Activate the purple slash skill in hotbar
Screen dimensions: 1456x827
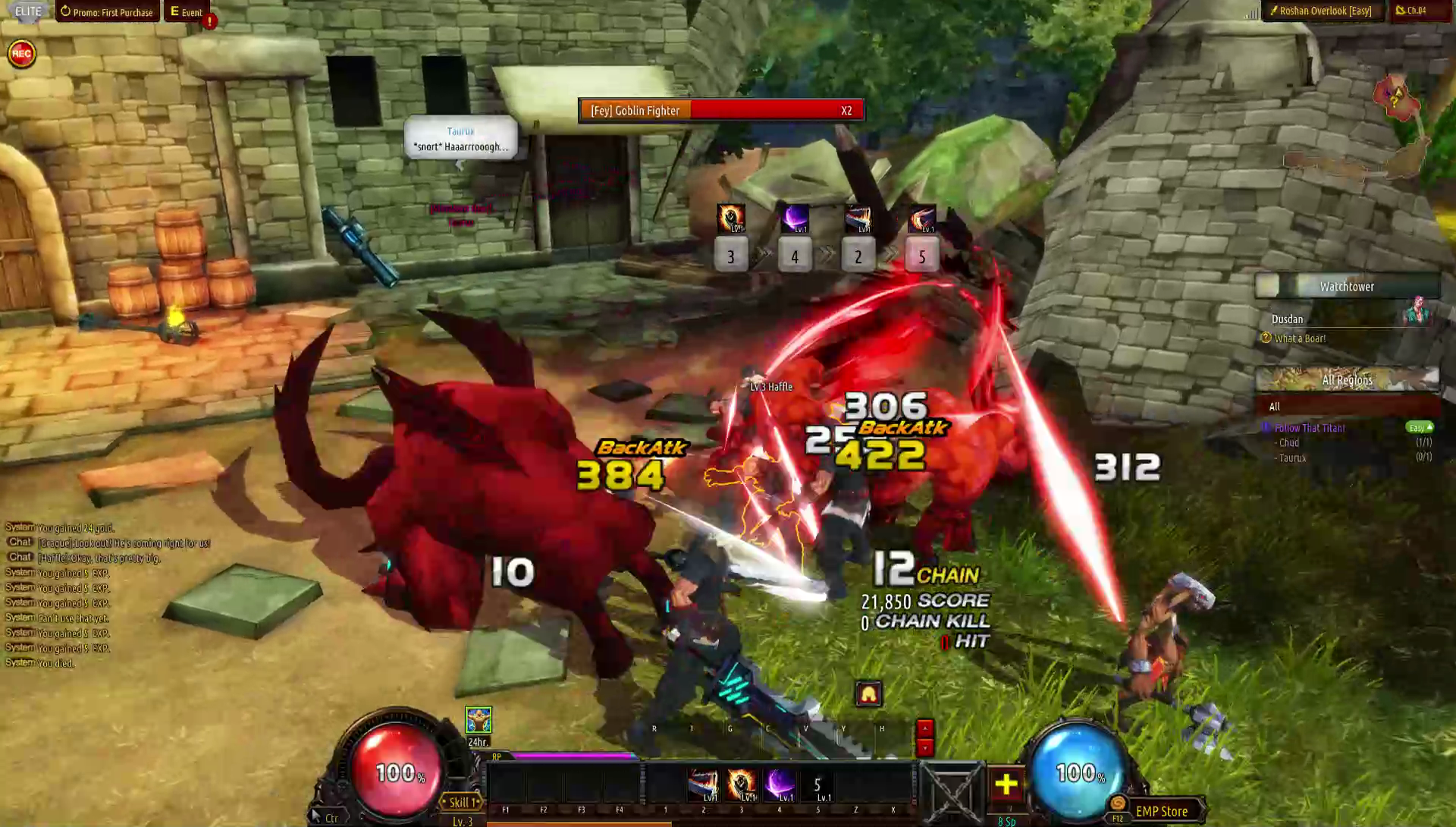(x=780, y=785)
